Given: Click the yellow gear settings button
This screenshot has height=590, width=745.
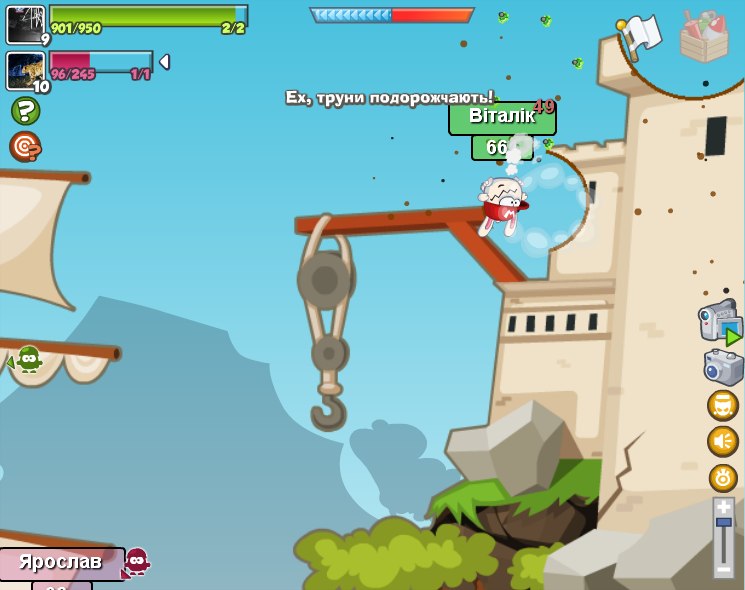Looking at the screenshot, I should (722, 477).
